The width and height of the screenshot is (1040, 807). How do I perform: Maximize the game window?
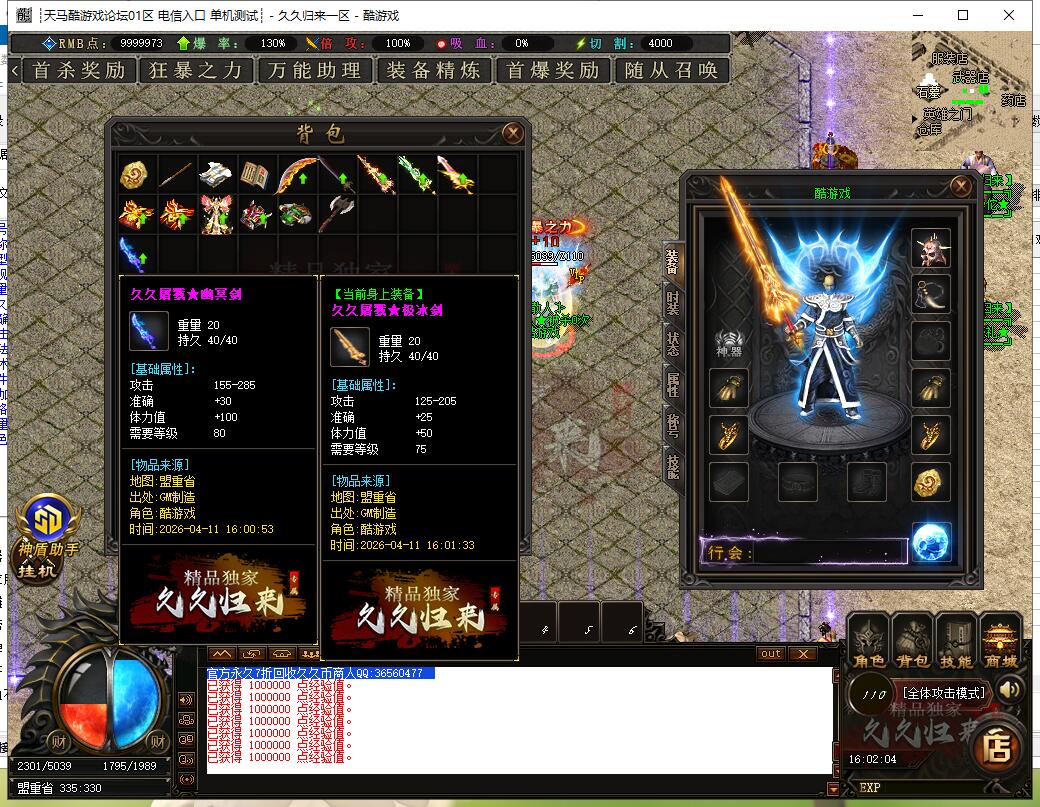(963, 15)
